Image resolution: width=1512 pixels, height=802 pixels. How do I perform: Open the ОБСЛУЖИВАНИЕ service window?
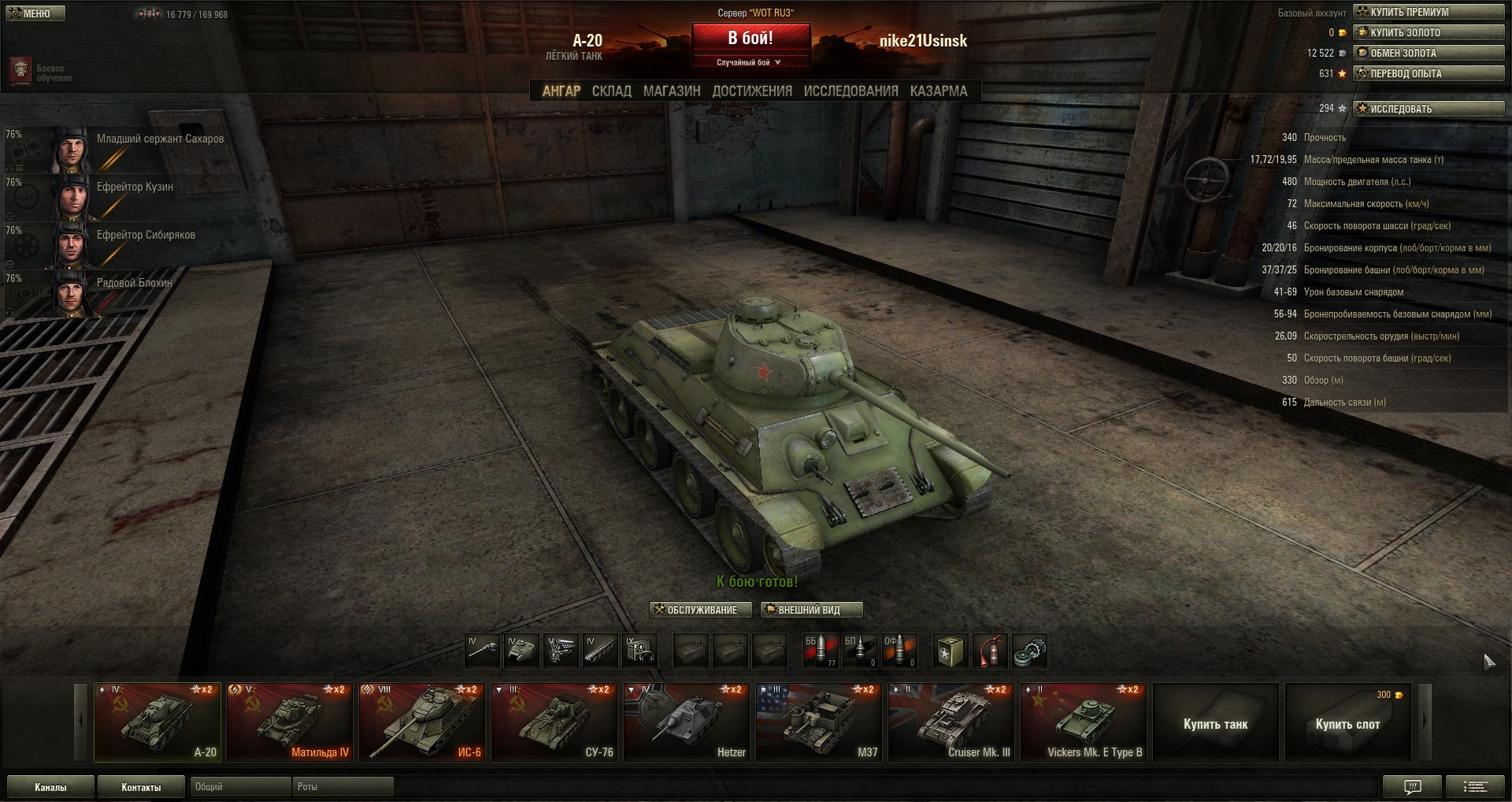click(x=695, y=610)
